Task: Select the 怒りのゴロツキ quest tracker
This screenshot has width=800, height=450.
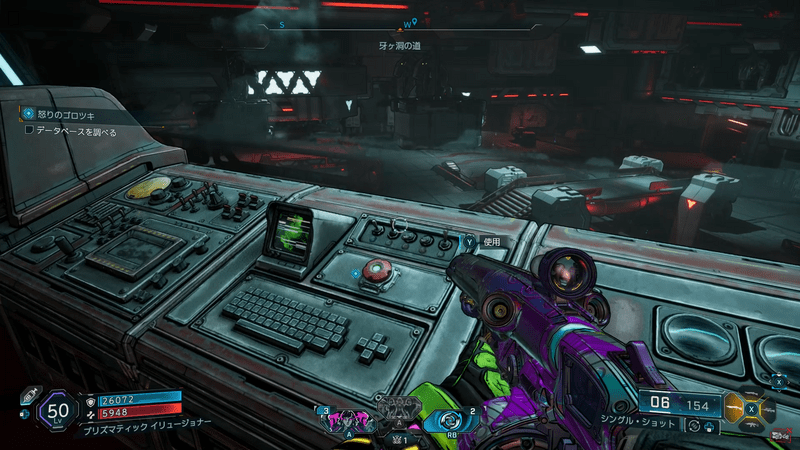Action: [x=62, y=114]
